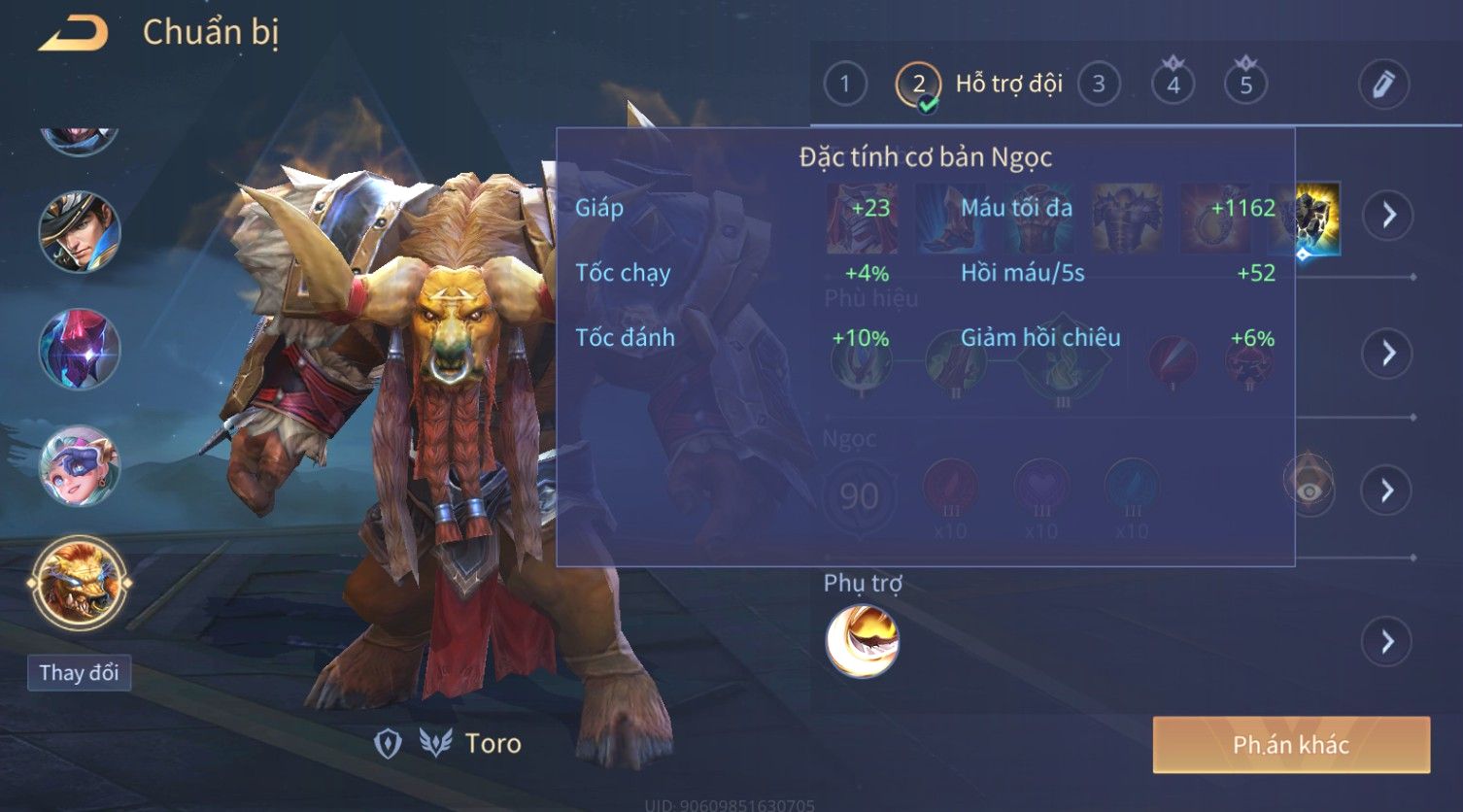
Task: Tap the Phản khắc button
Action: point(1291,745)
